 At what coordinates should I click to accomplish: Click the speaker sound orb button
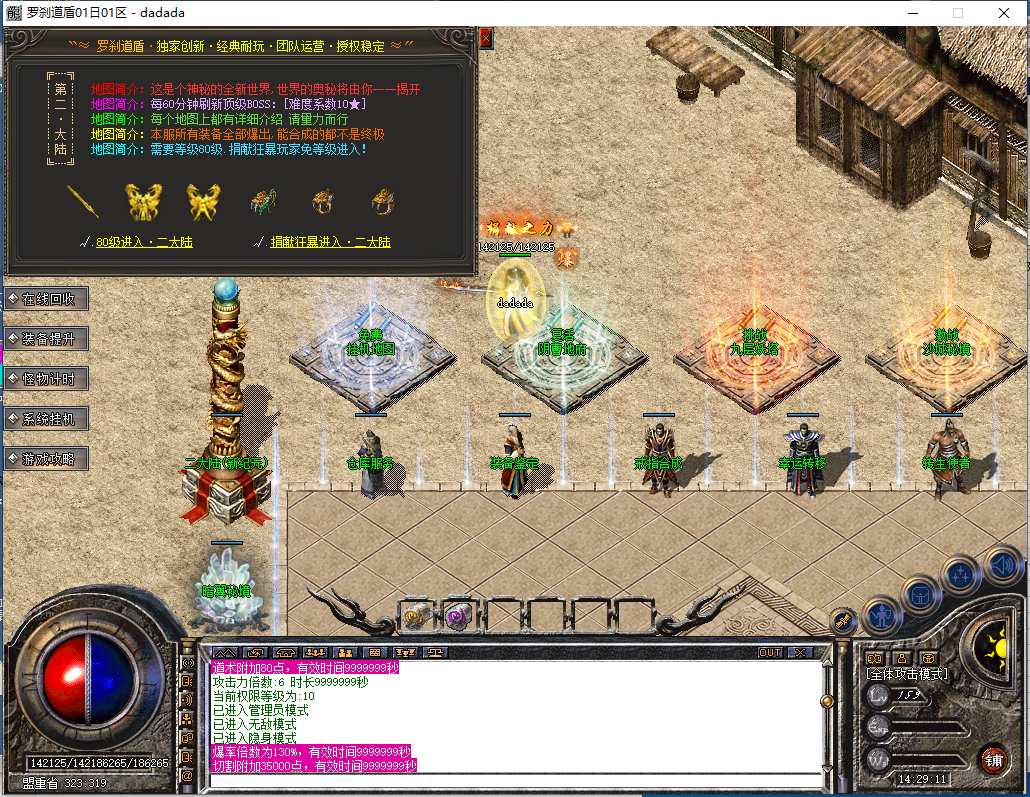1002,565
